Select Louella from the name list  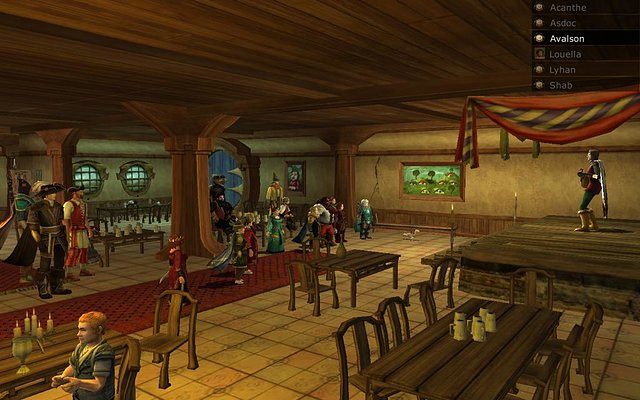[x=566, y=54]
